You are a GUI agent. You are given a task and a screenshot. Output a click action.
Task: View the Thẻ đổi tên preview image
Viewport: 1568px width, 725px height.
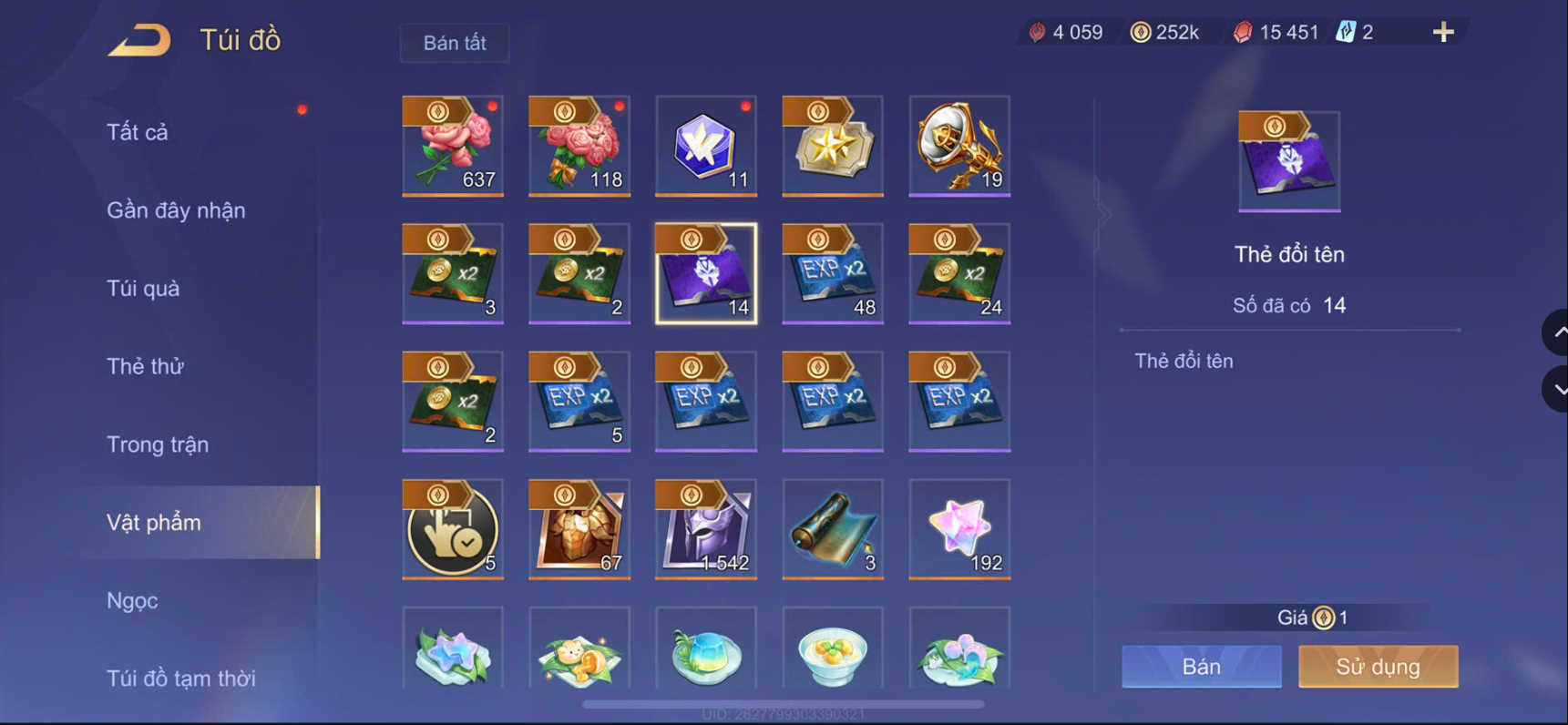click(1288, 161)
